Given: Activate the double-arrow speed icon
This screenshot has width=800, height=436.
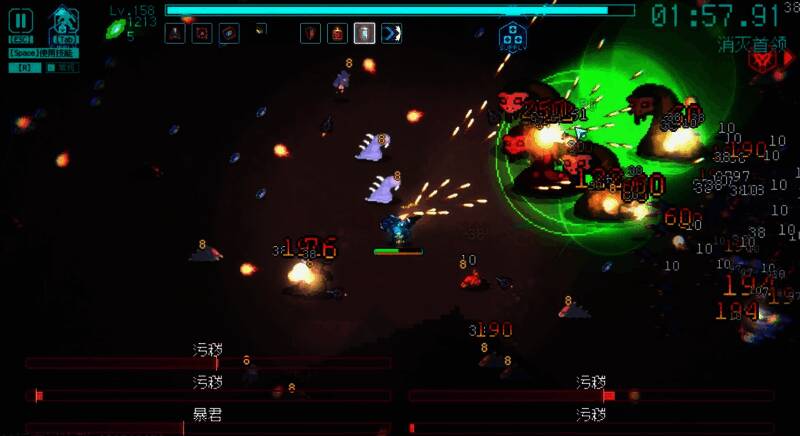Looking at the screenshot, I should click(x=392, y=33).
